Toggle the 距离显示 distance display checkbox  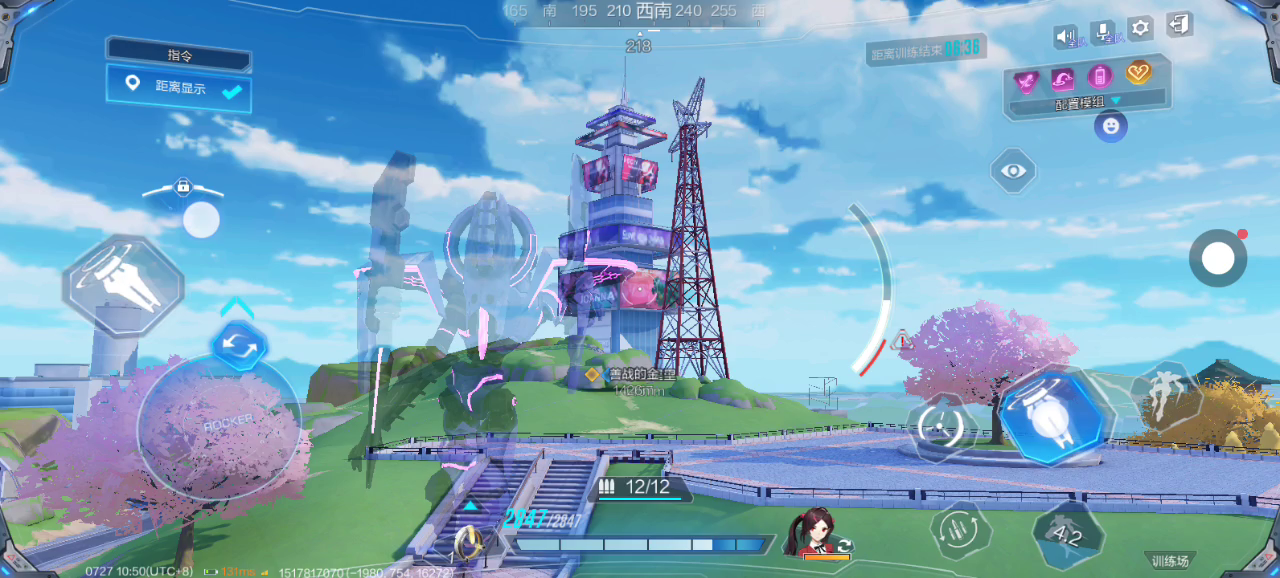pyautogui.click(x=232, y=92)
